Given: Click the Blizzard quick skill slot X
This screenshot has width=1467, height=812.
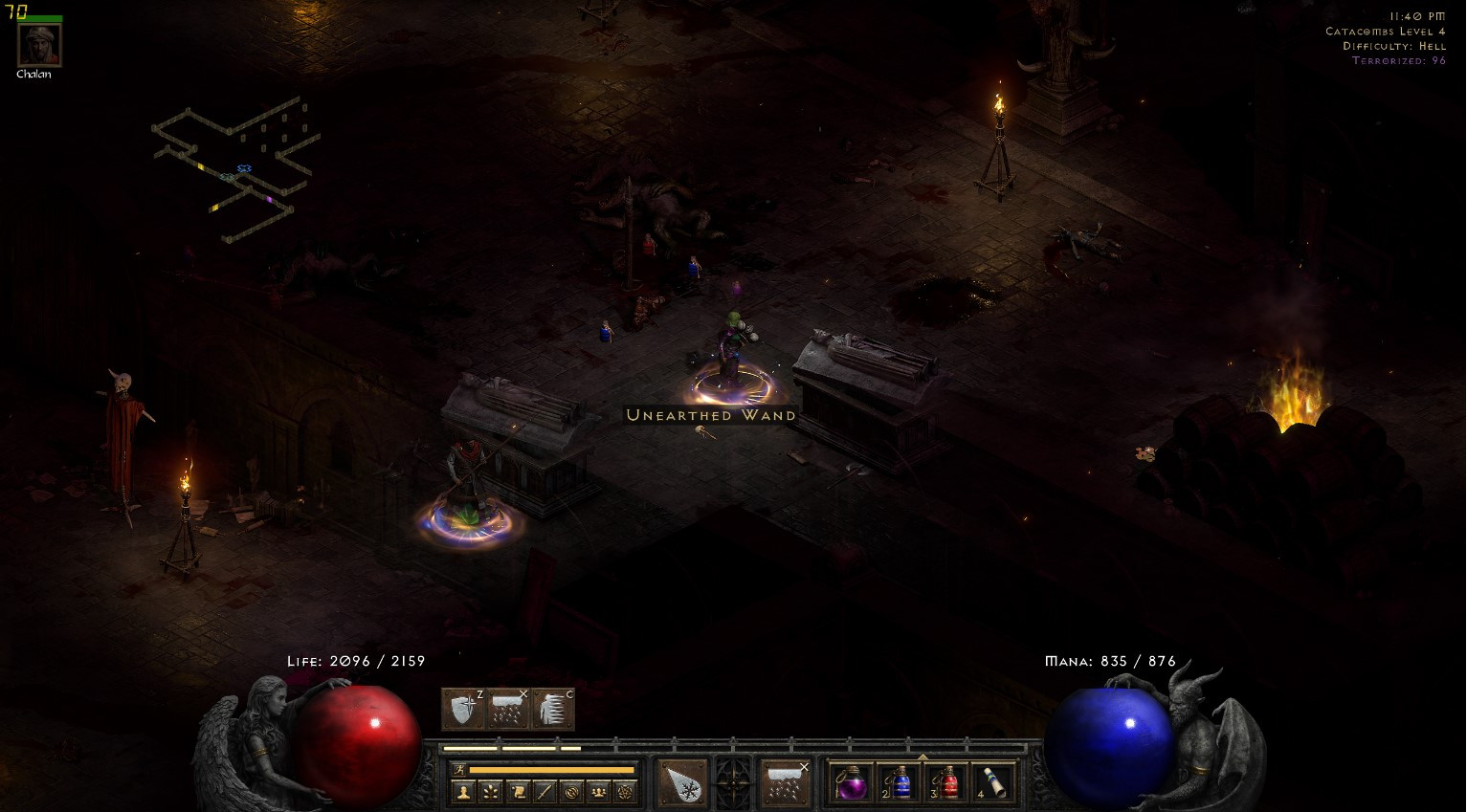Looking at the screenshot, I should coord(507,708).
